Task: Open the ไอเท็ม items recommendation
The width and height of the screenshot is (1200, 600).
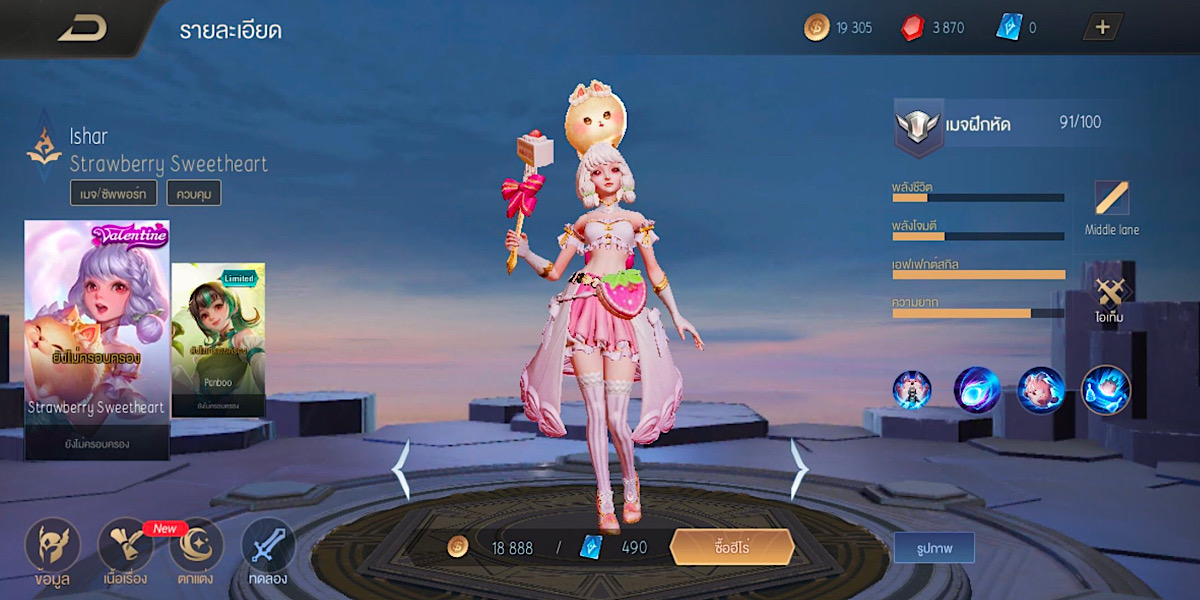Action: [x=1111, y=298]
